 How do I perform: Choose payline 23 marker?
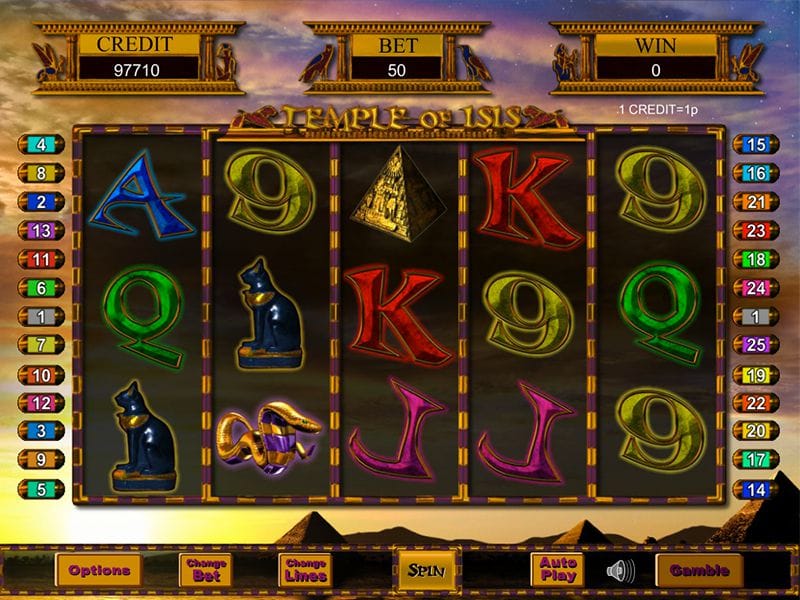[x=756, y=231]
